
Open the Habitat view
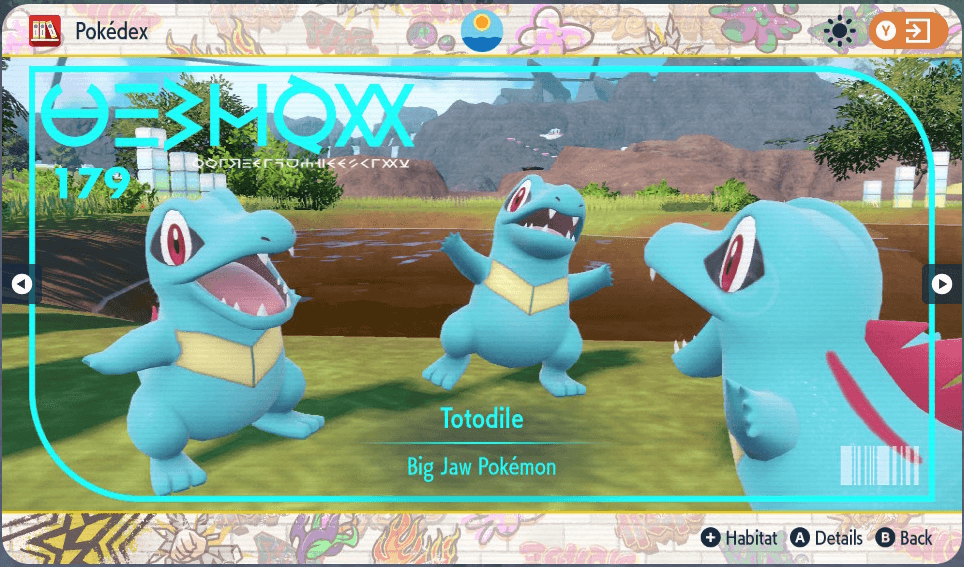point(740,538)
